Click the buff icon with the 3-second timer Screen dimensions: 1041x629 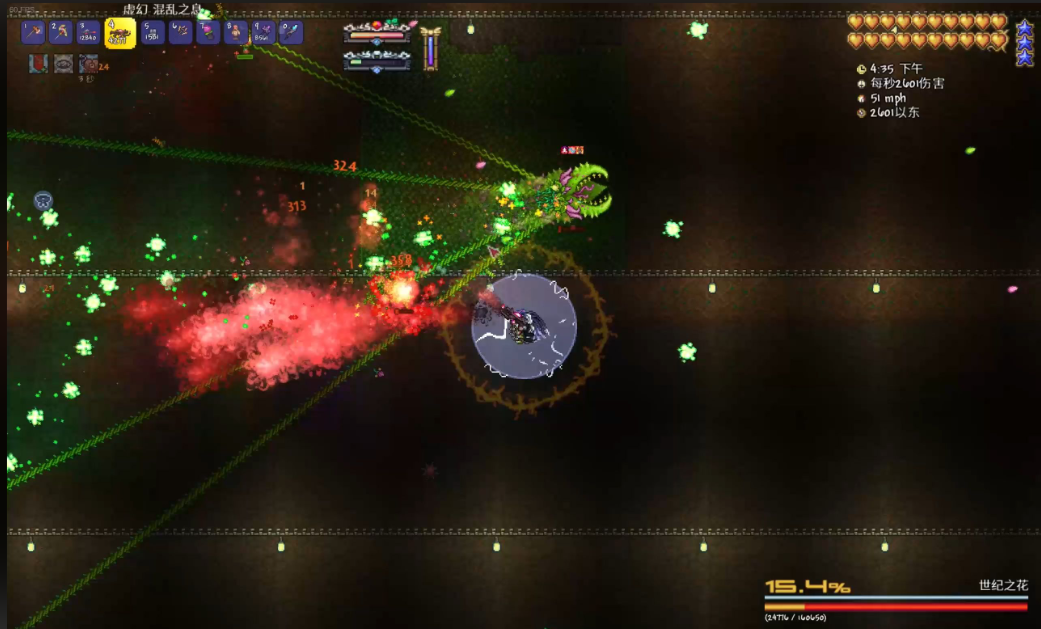coord(89,64)
